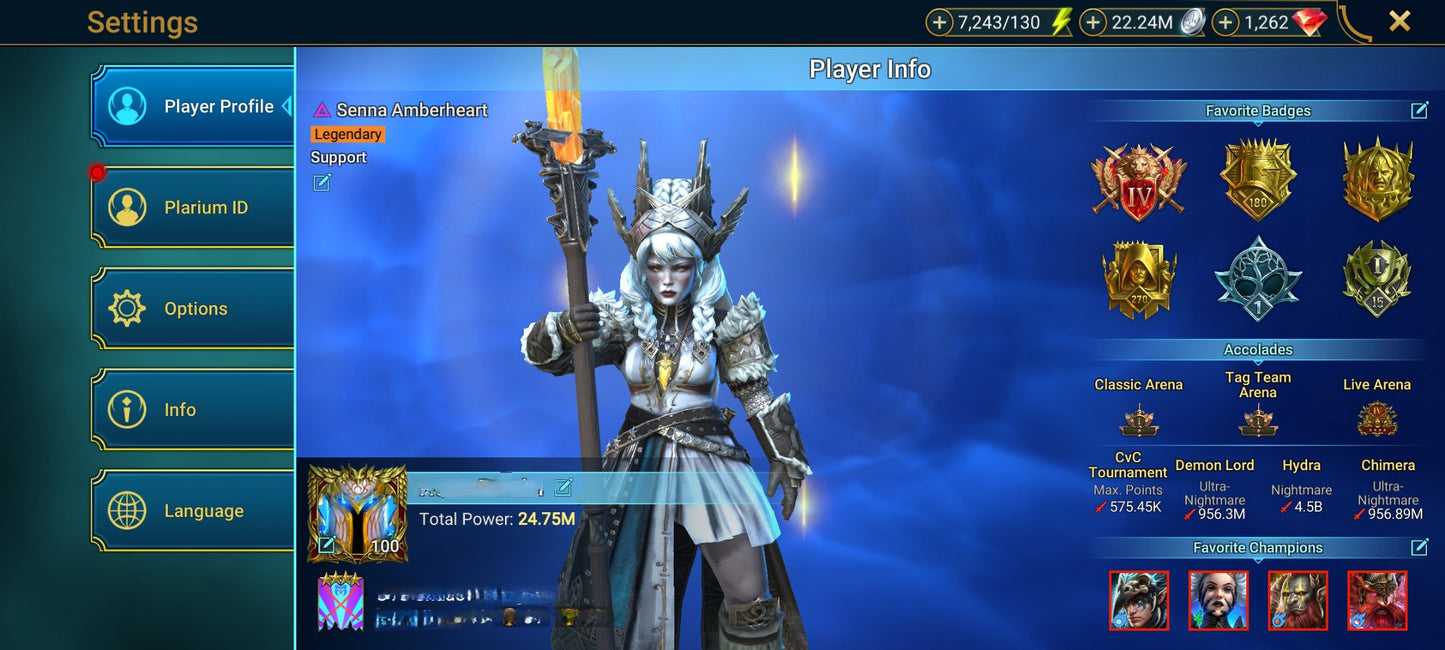This screenshot has height=650, width=1445.
Task: View the Live Arena accolade emblem
Action: pos(1377,419)
